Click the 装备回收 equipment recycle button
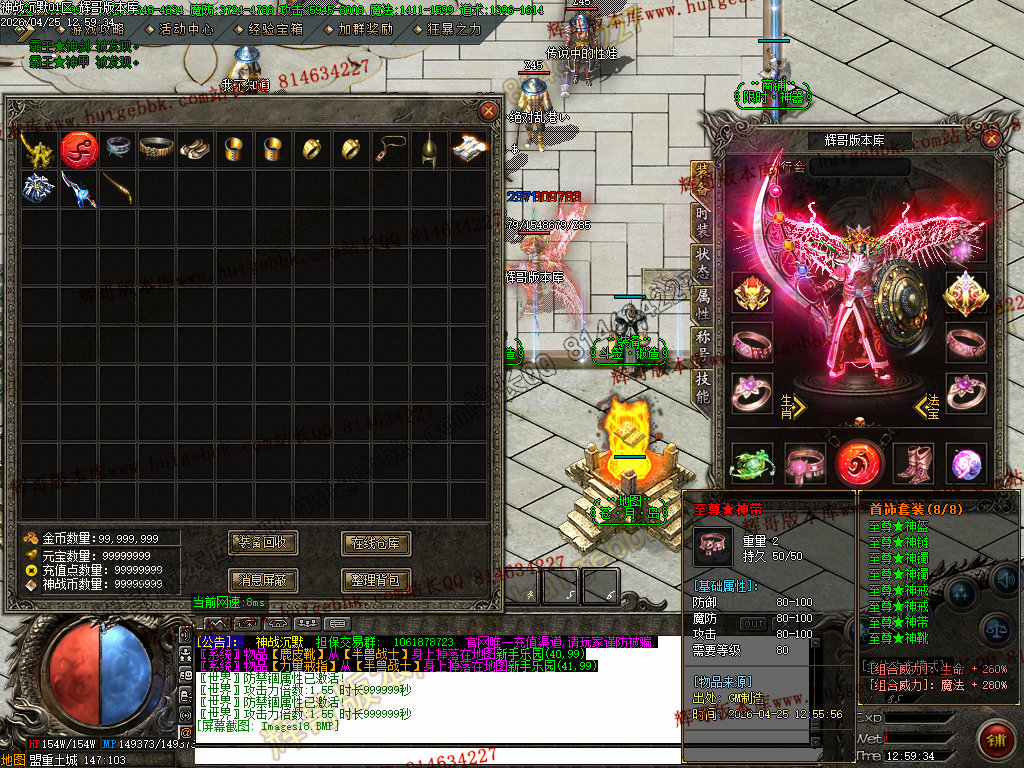 tap(263, 543)
